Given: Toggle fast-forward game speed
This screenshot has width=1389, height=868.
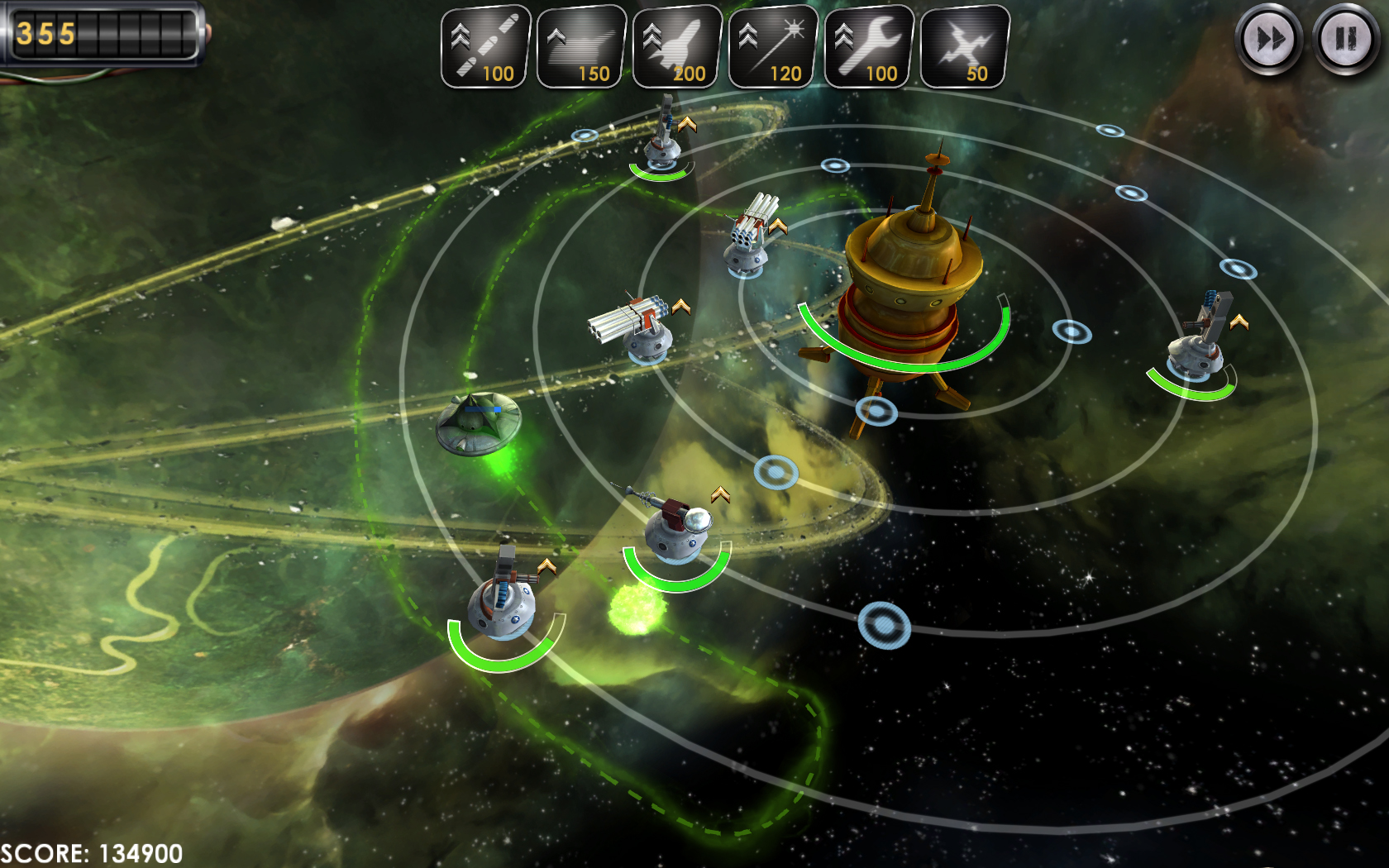Looking at the screenshot, I should coord(1268,39).
